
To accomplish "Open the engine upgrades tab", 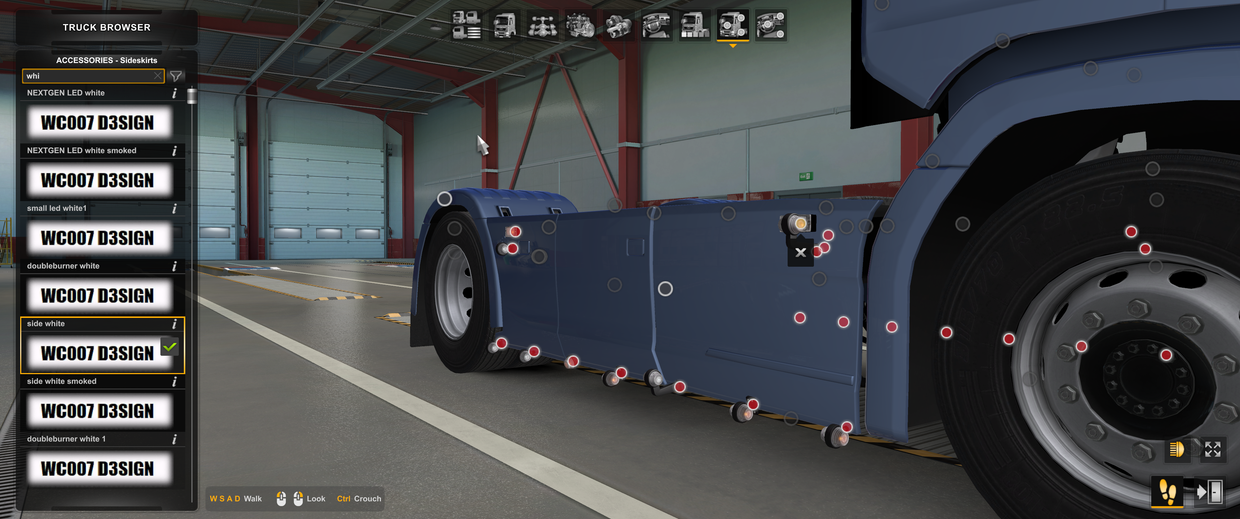I will pyautogui.click(x=581, y=25).
